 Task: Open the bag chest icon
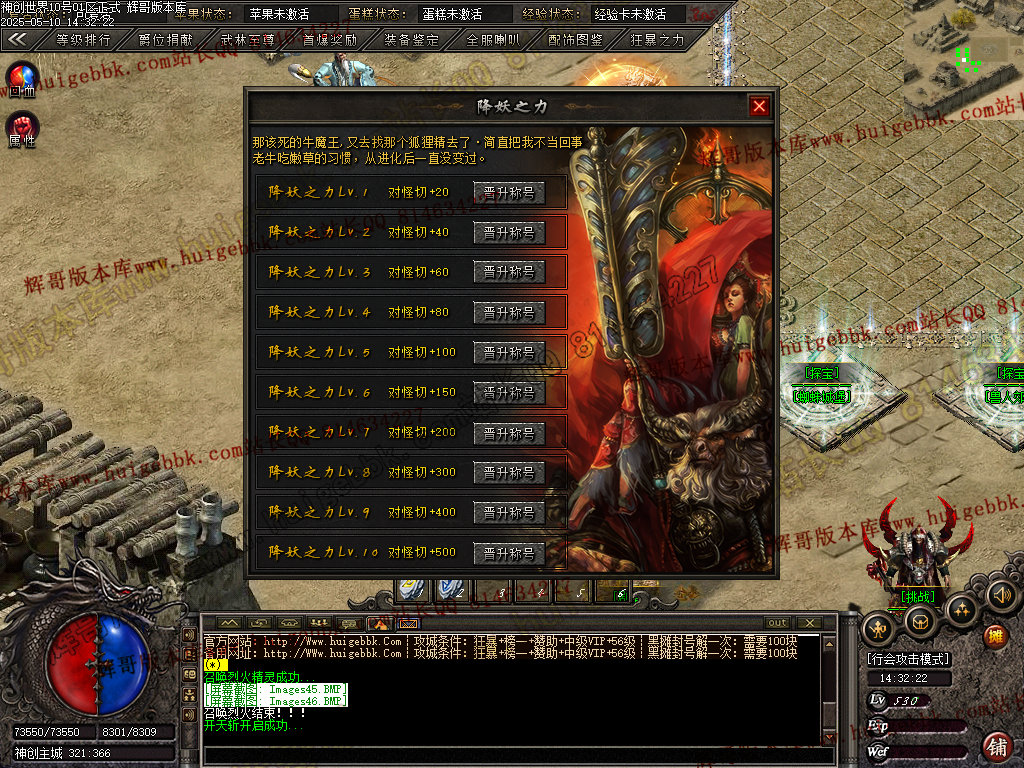[x=919, y=622]
